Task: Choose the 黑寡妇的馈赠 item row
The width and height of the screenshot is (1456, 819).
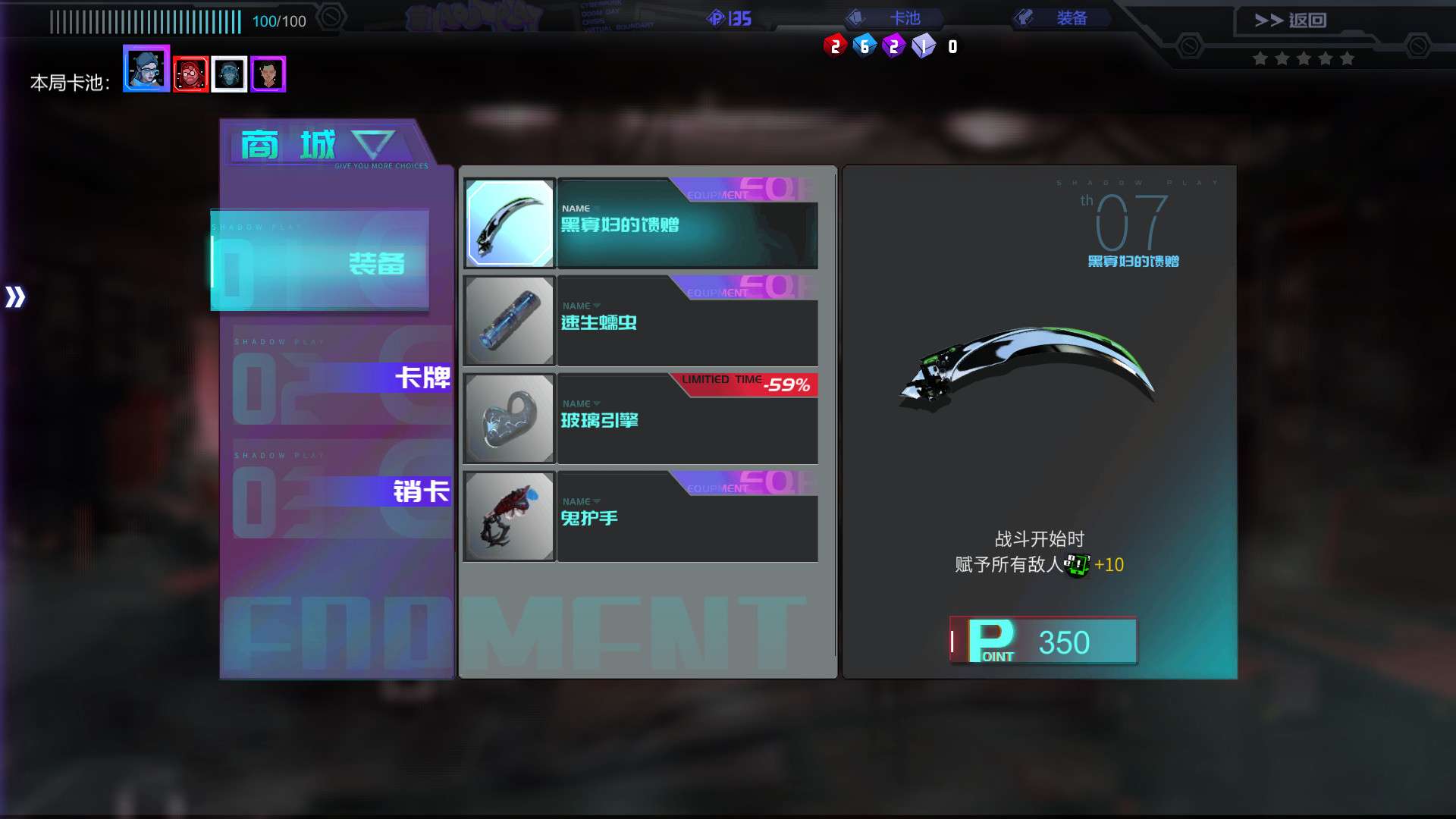Action: pos(641,224)
